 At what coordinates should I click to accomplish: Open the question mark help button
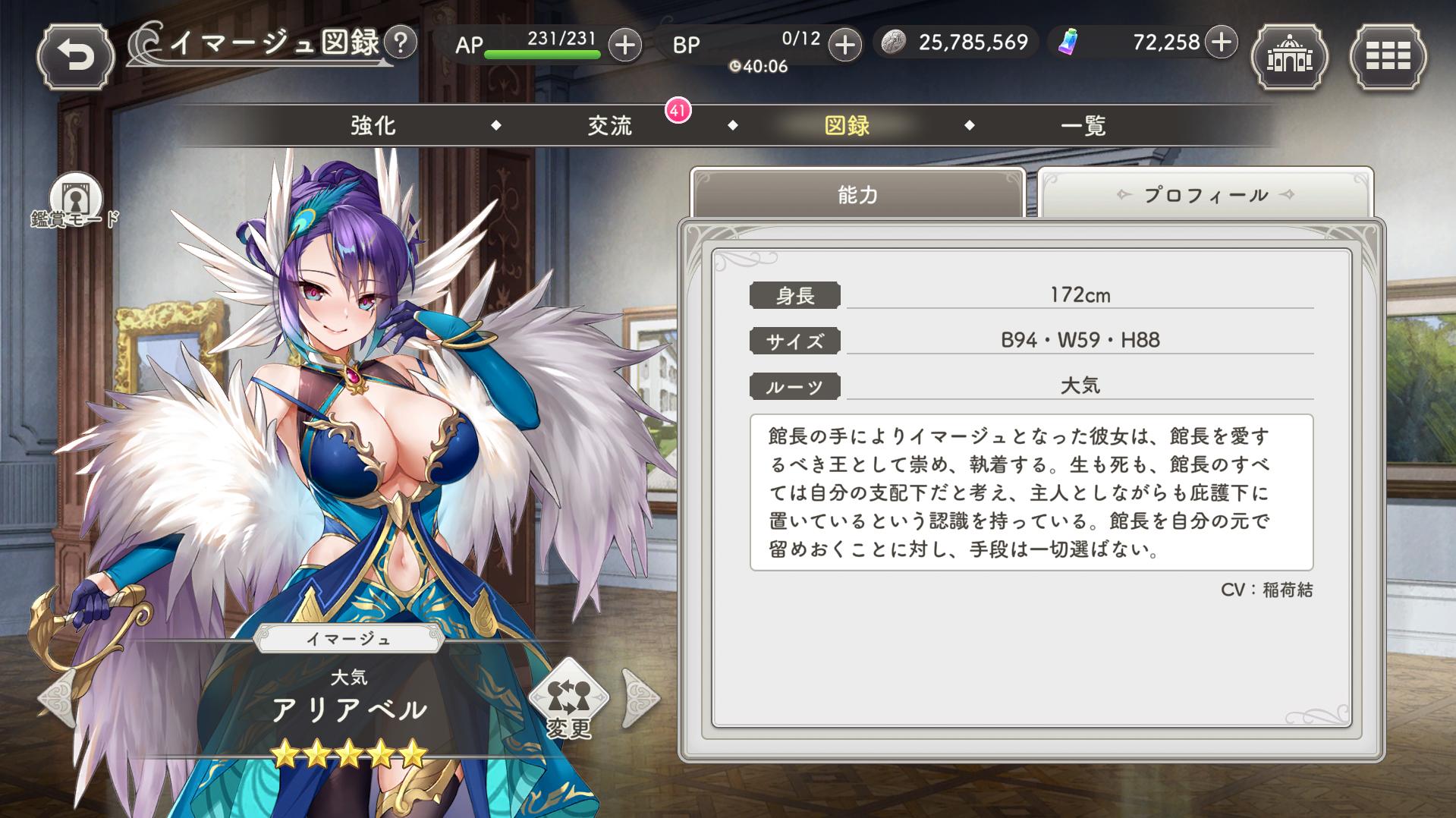pyautogui.click(x=401, y=42)
